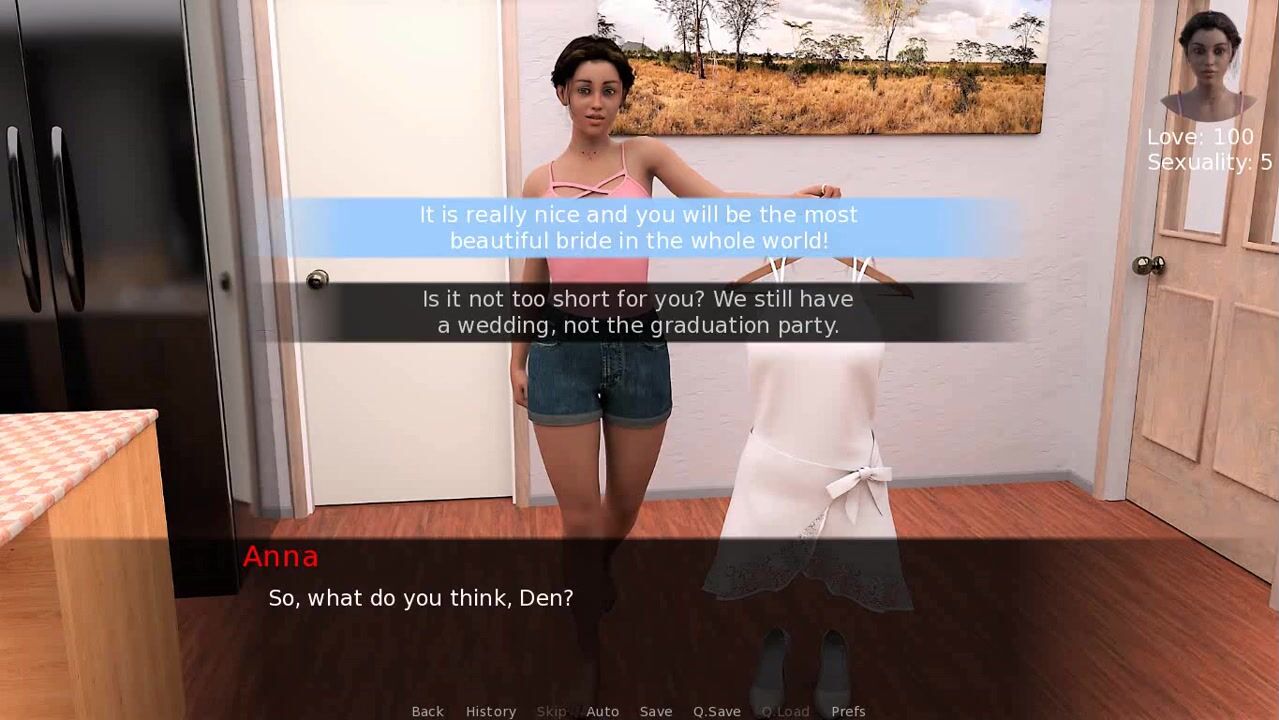Choose the "It is really nice" reply
Viewport: 1279px width, 720px height.
tap(638, 228)
